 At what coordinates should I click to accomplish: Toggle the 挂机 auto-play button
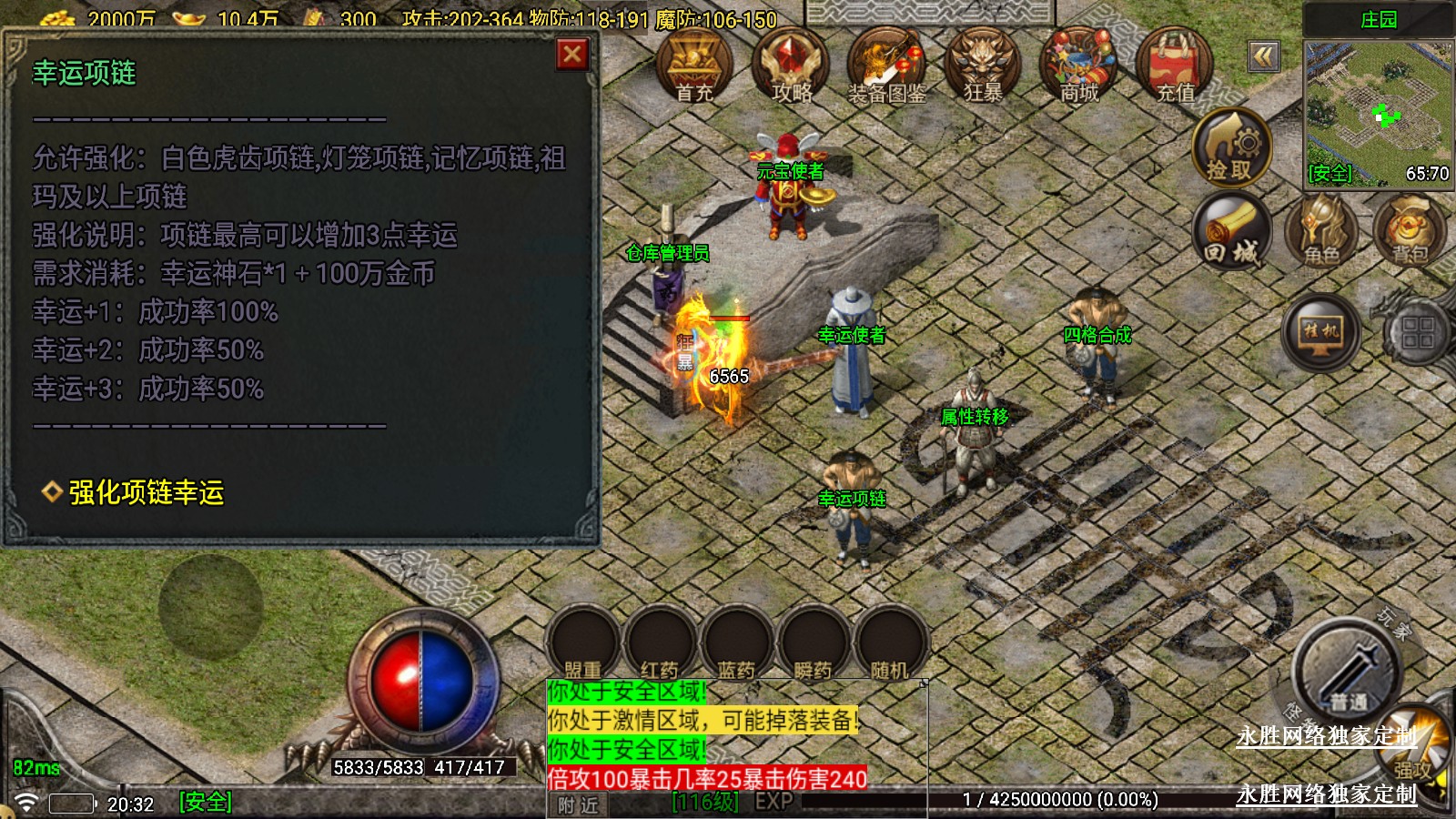[x=1321, y=331]
